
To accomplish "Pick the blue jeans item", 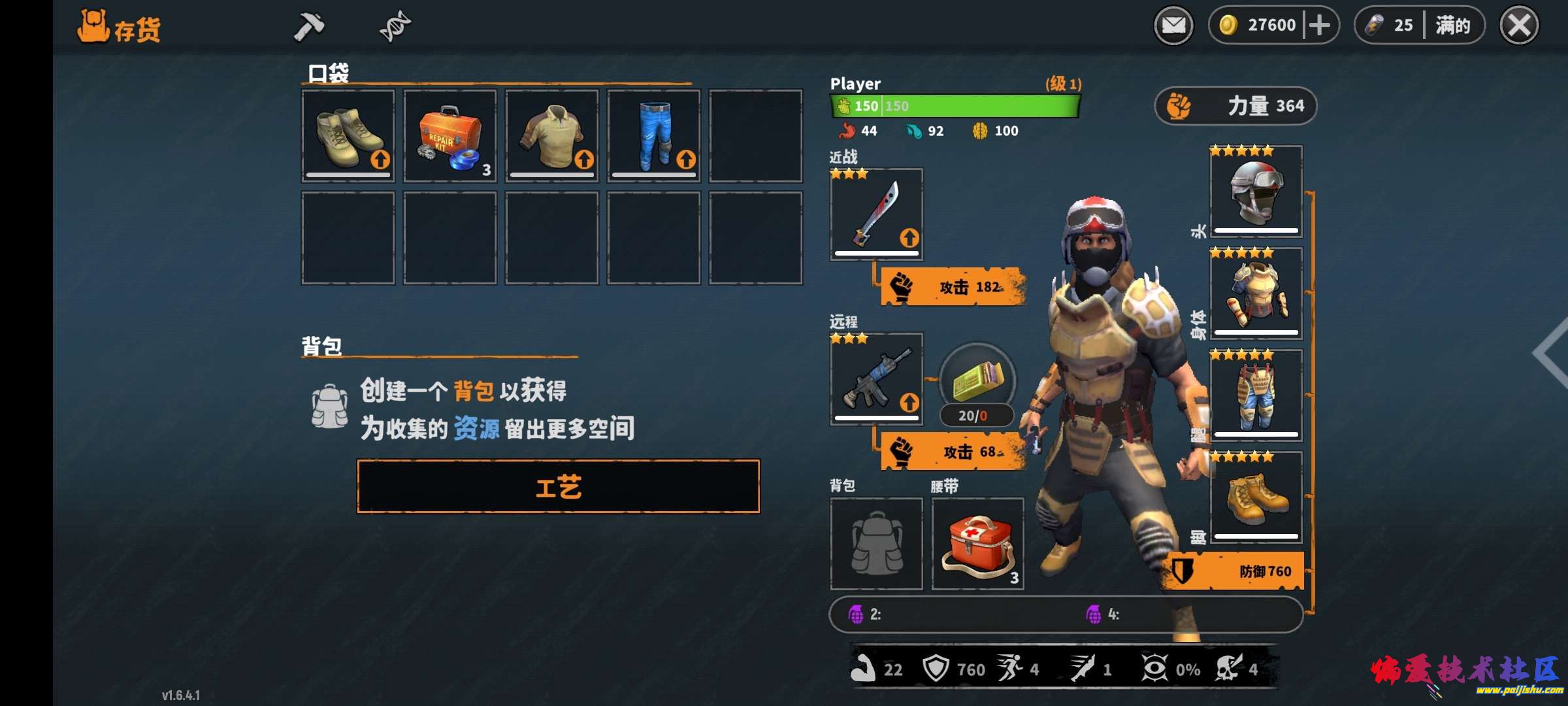I will 654,136.
